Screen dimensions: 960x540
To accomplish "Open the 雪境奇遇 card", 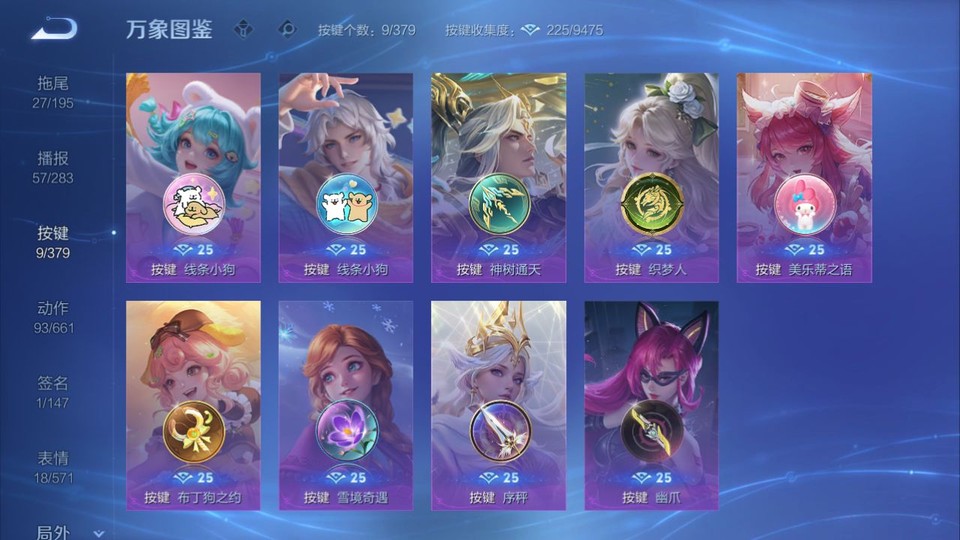I will pyautogui.click(x=346, y=405).
